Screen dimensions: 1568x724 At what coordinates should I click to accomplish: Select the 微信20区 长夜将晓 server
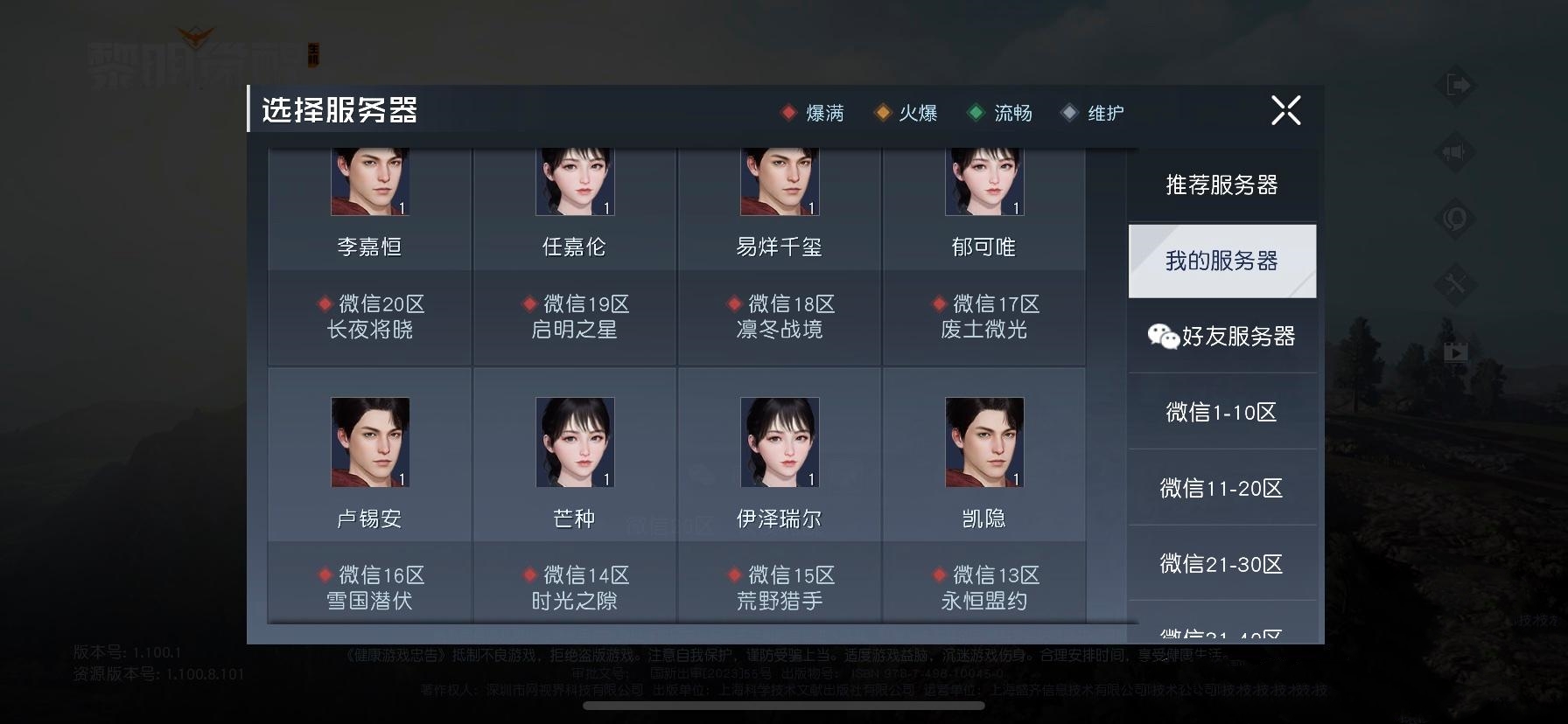(x=368, y=317)
